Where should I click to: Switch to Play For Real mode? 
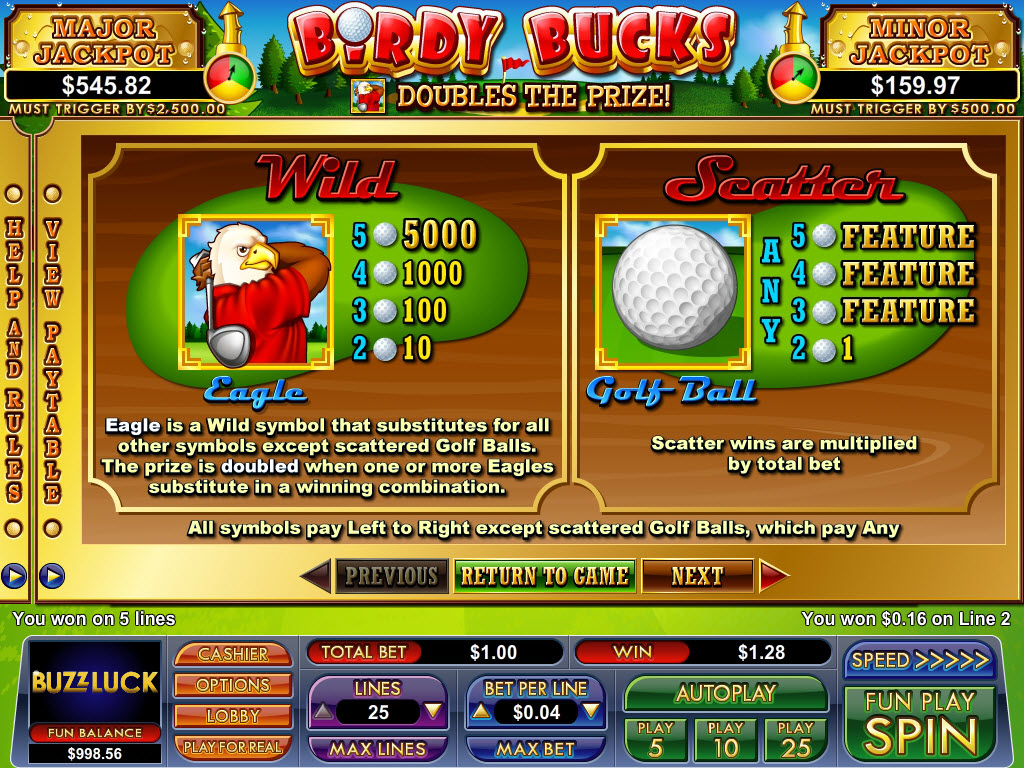tap(232, 747)
